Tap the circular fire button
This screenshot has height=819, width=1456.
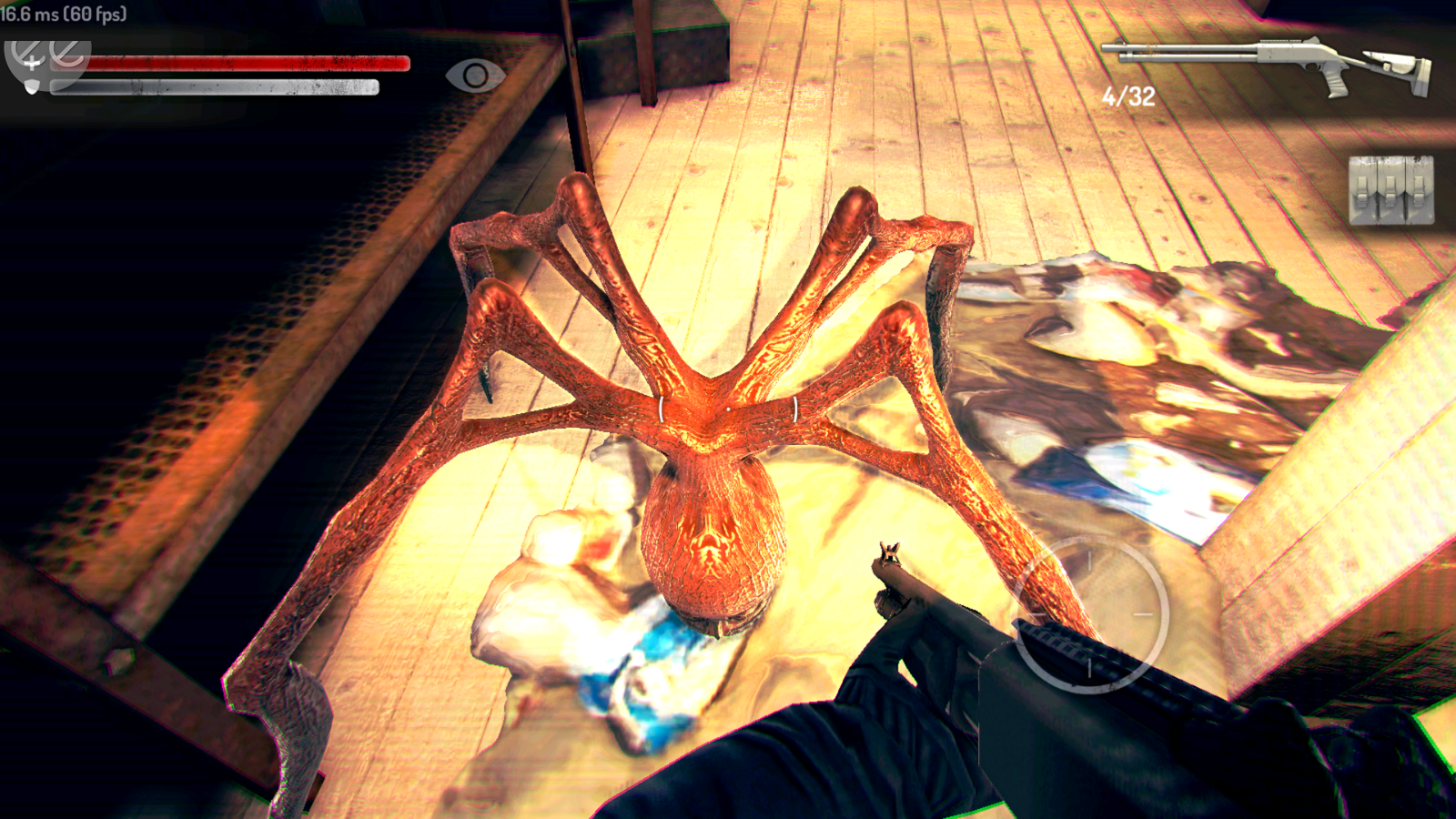(1090, 614)
